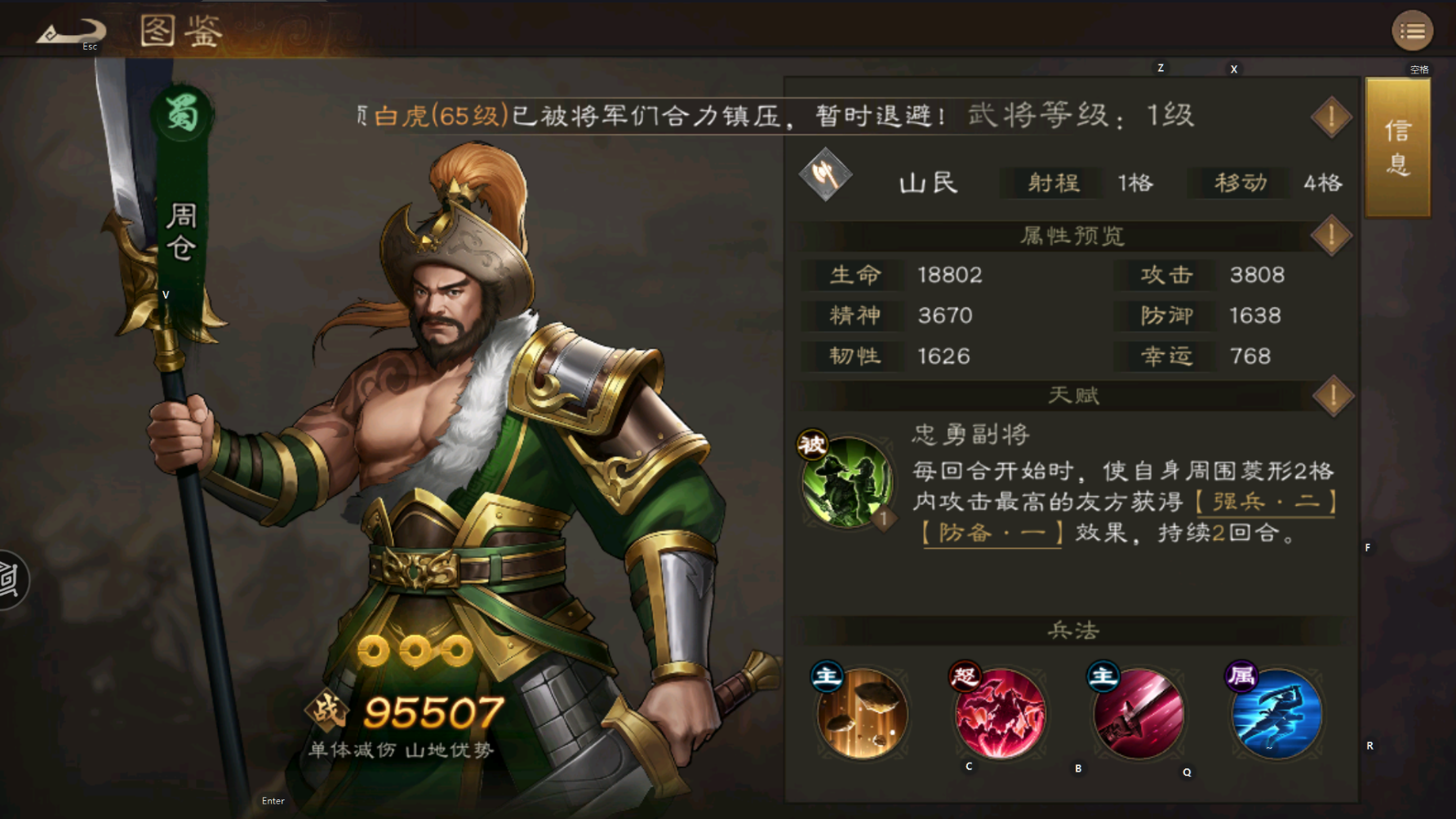Screen dimensions: 1456x819
Task: Switch to the 信息 side tab
Action: pos(1396,147)
